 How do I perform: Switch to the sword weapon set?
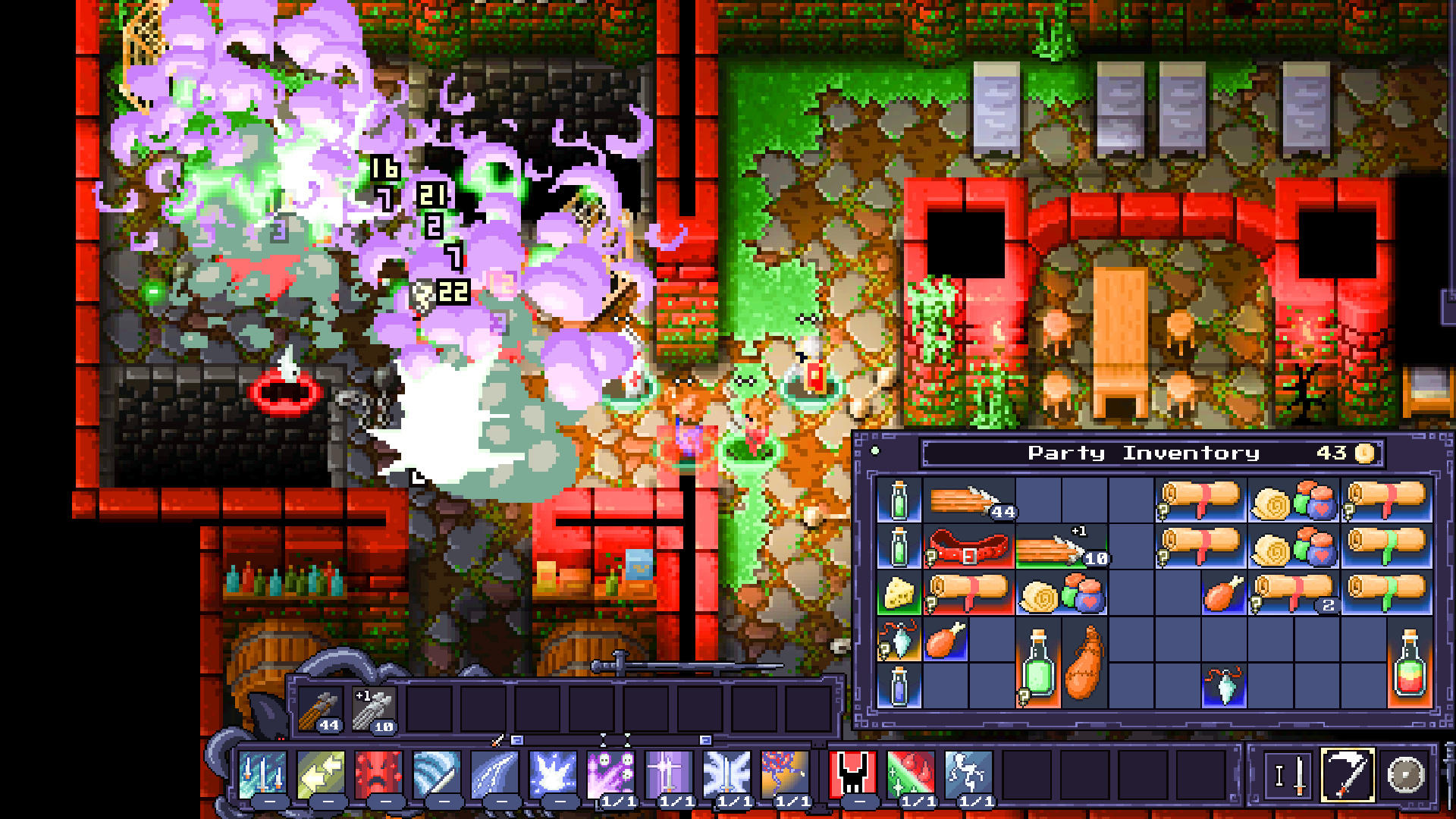pyautogui.click(x=1290, y=775)
